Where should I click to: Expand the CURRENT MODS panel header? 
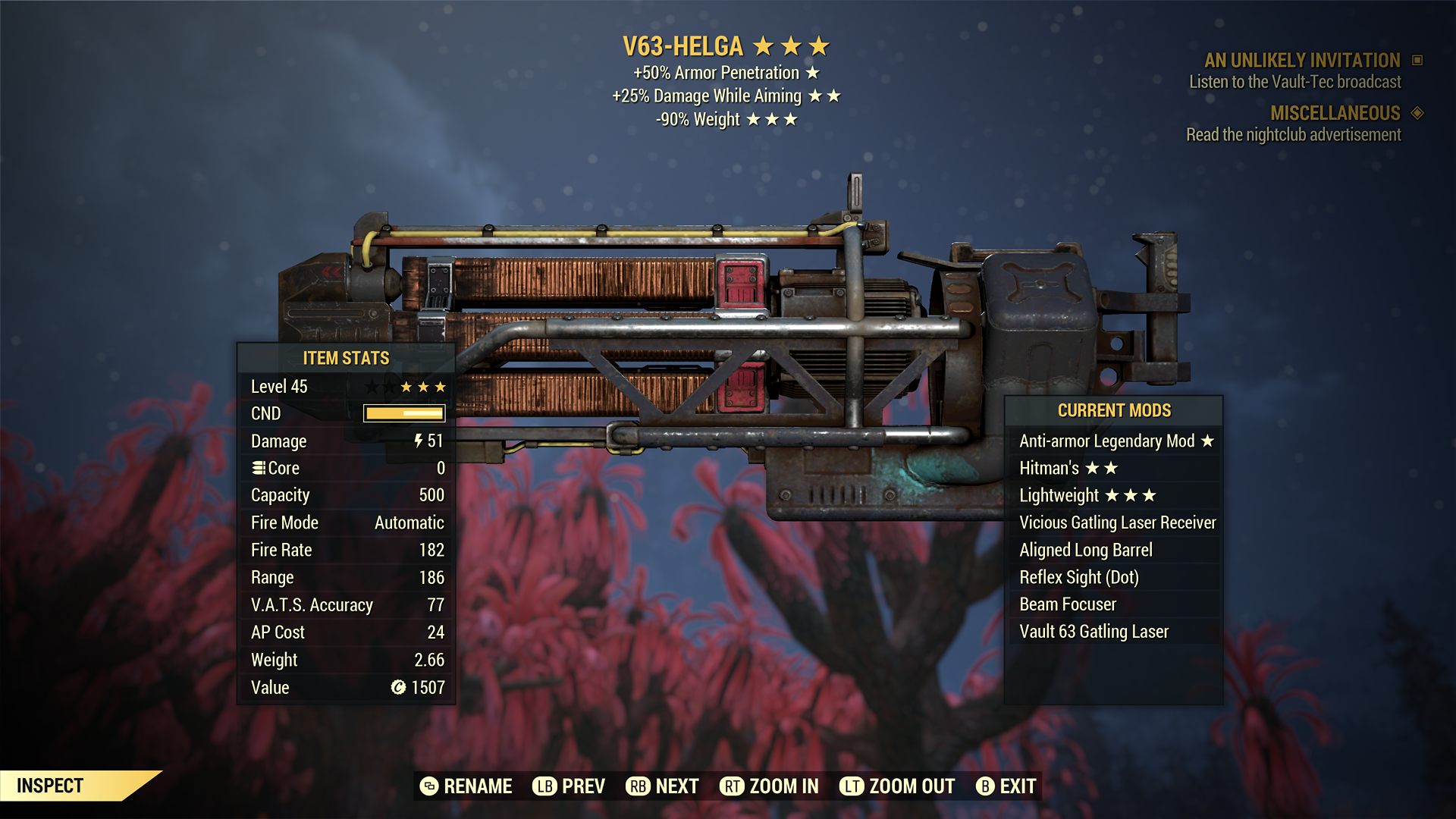click(x=1115, y=410)
